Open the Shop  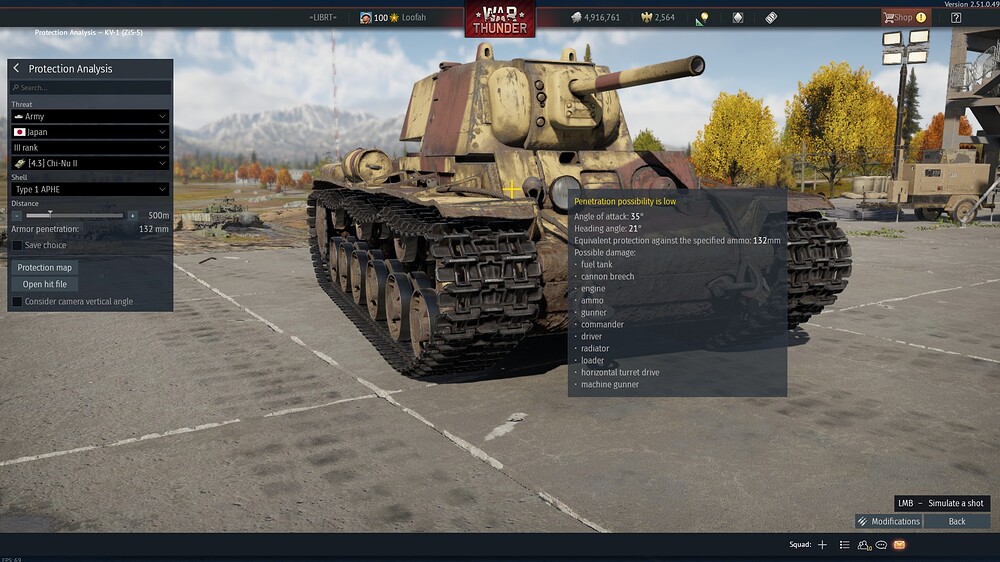point(904,17)
